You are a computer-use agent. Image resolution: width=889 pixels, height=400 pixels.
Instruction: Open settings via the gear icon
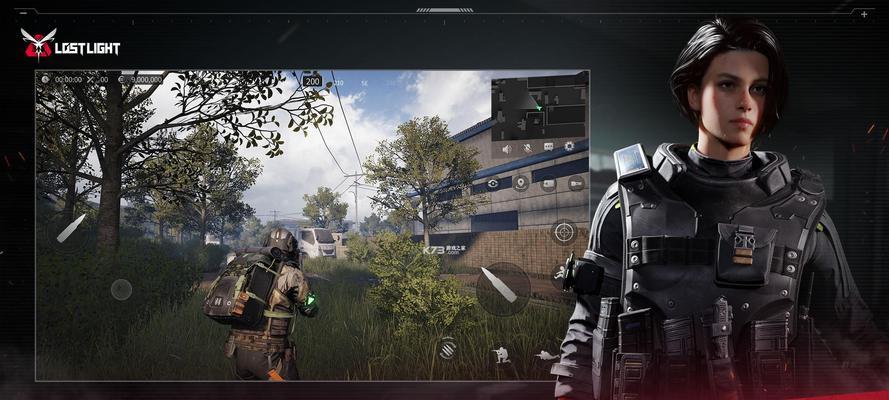tap(569, 148)
